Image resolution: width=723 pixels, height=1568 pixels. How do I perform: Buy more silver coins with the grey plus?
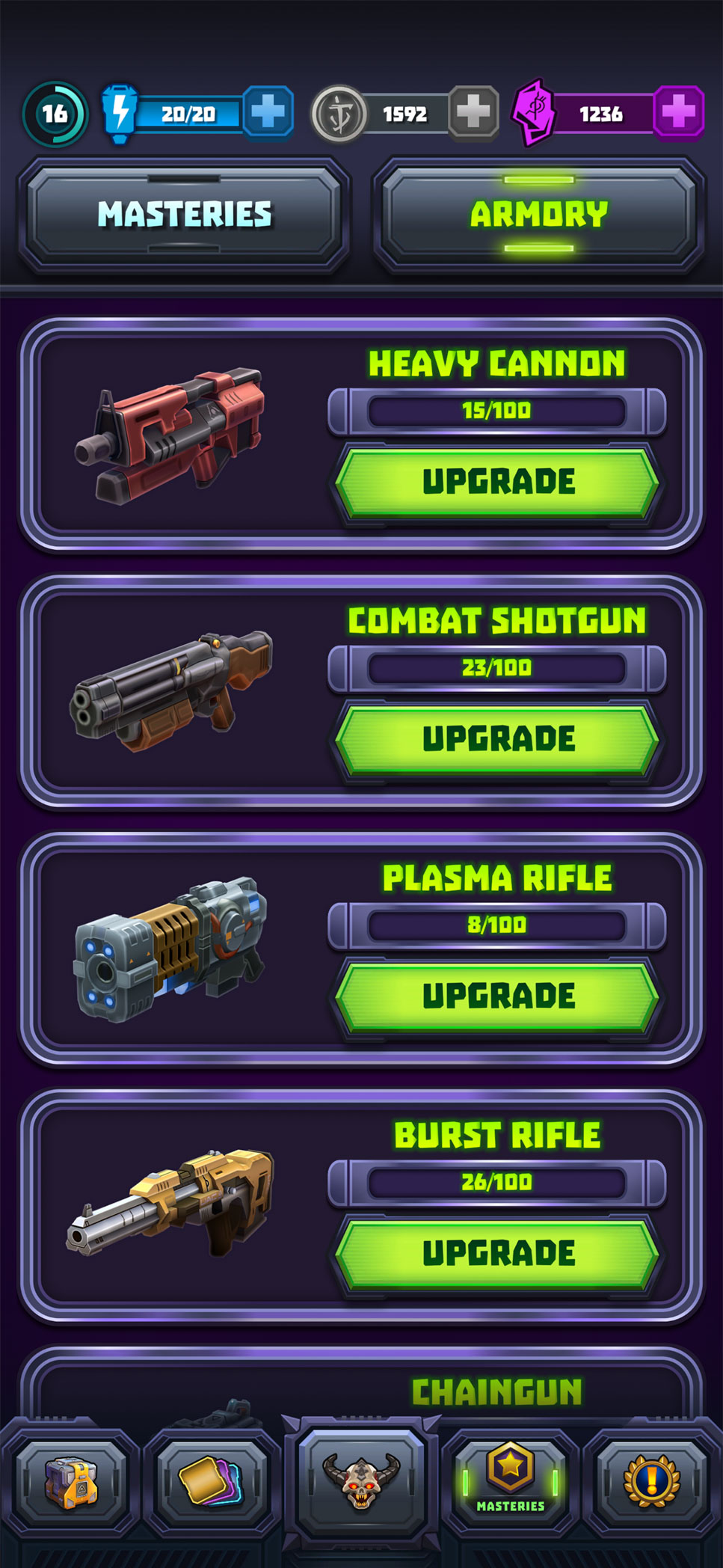tap(473, 113)
